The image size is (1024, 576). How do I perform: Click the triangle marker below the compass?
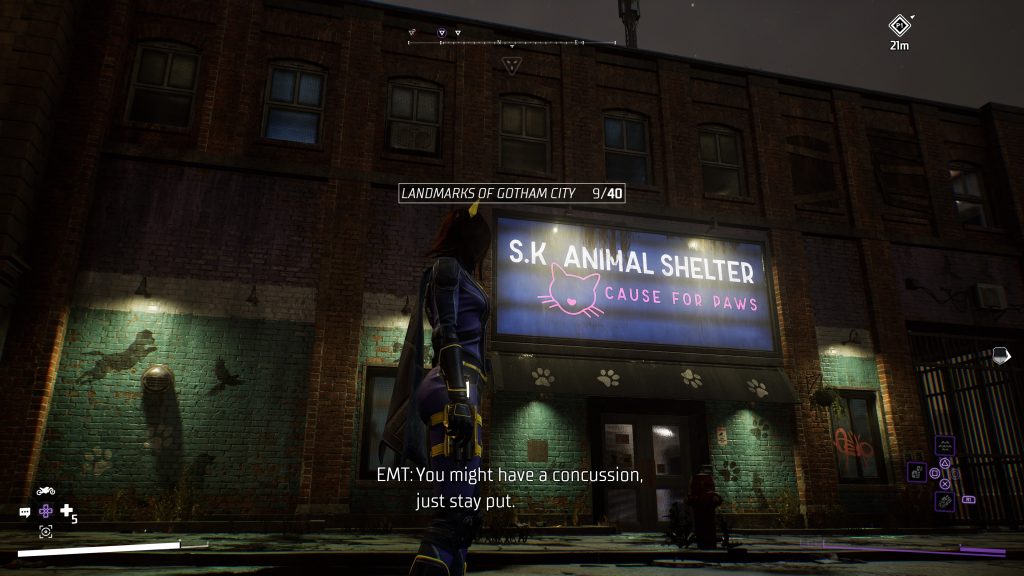click(x=512, y=66)
